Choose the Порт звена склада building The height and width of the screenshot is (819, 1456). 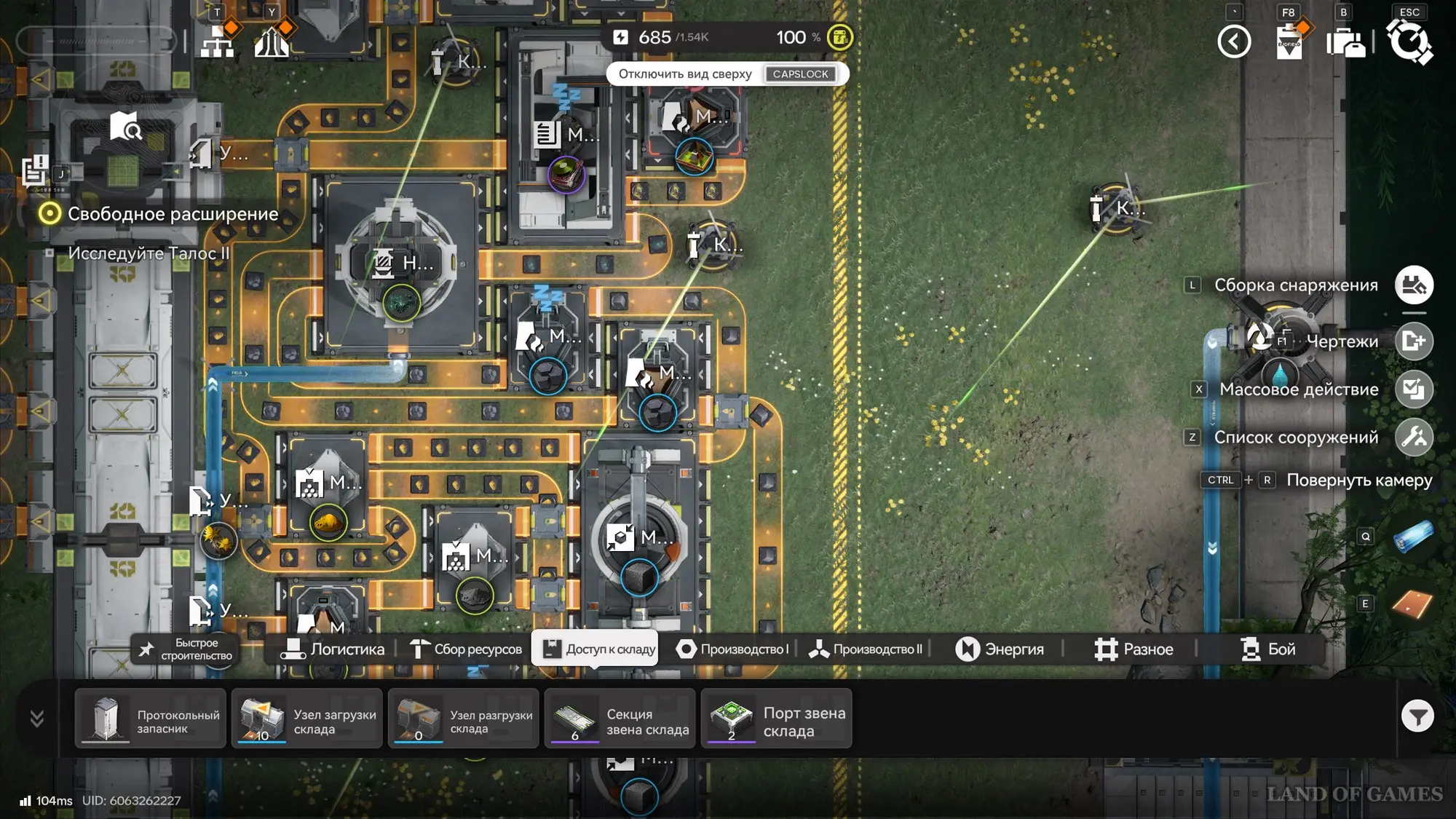pyautogui.click(x=777, y=719)
